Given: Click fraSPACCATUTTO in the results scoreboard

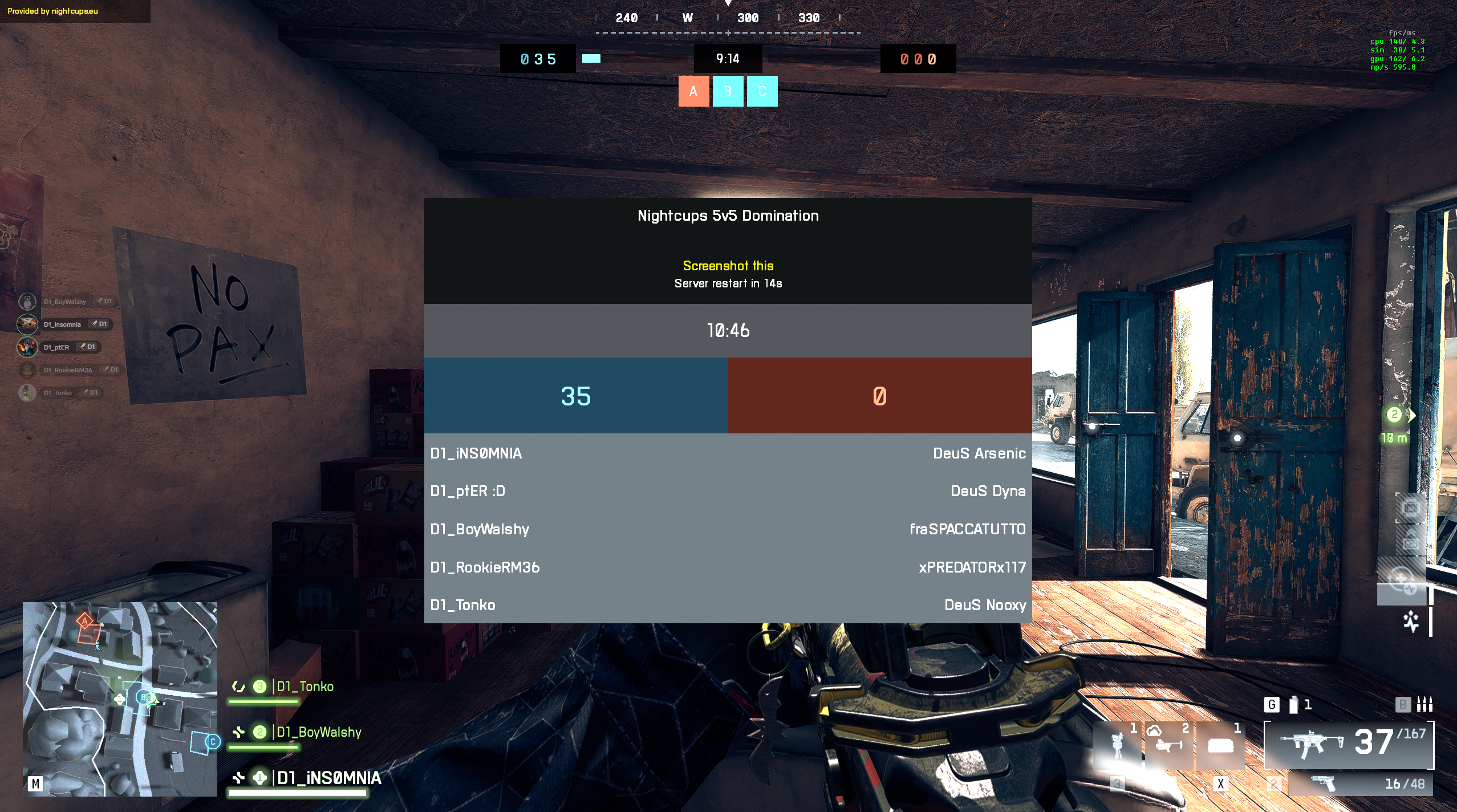Looking at the screenshot, I should [x=967, y=529].
